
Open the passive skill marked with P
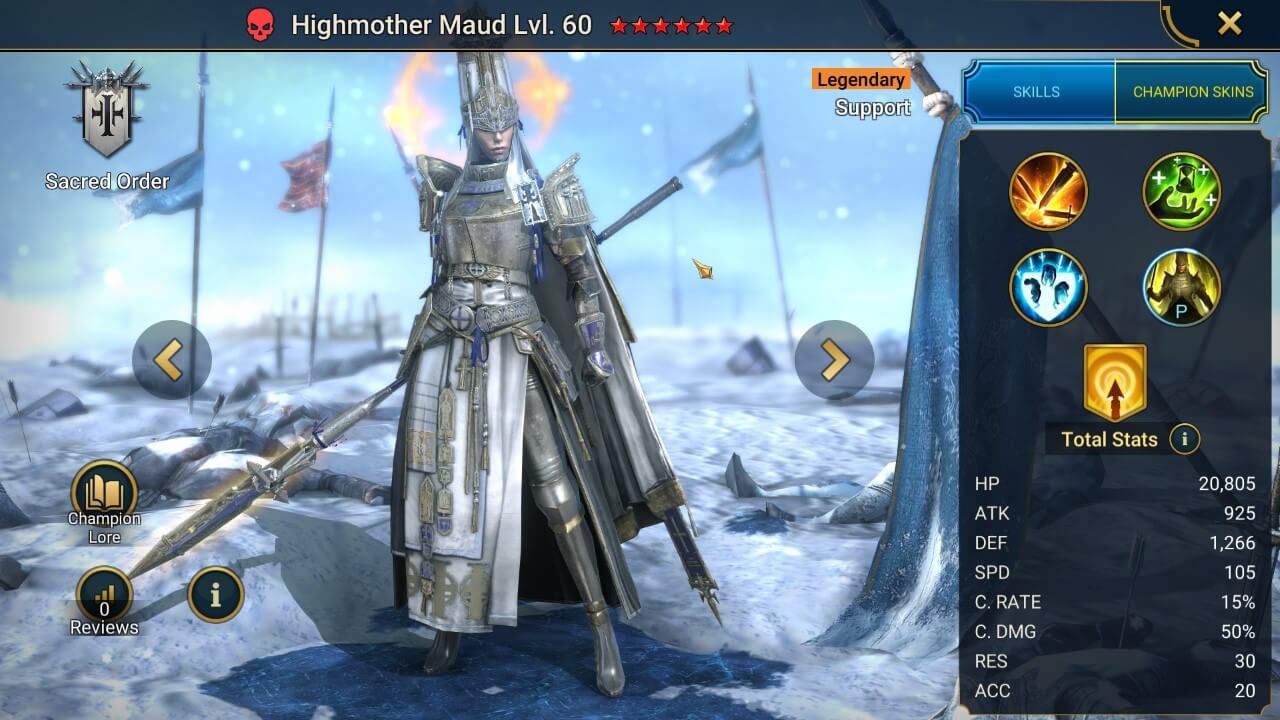click(x=1182, y=287)
